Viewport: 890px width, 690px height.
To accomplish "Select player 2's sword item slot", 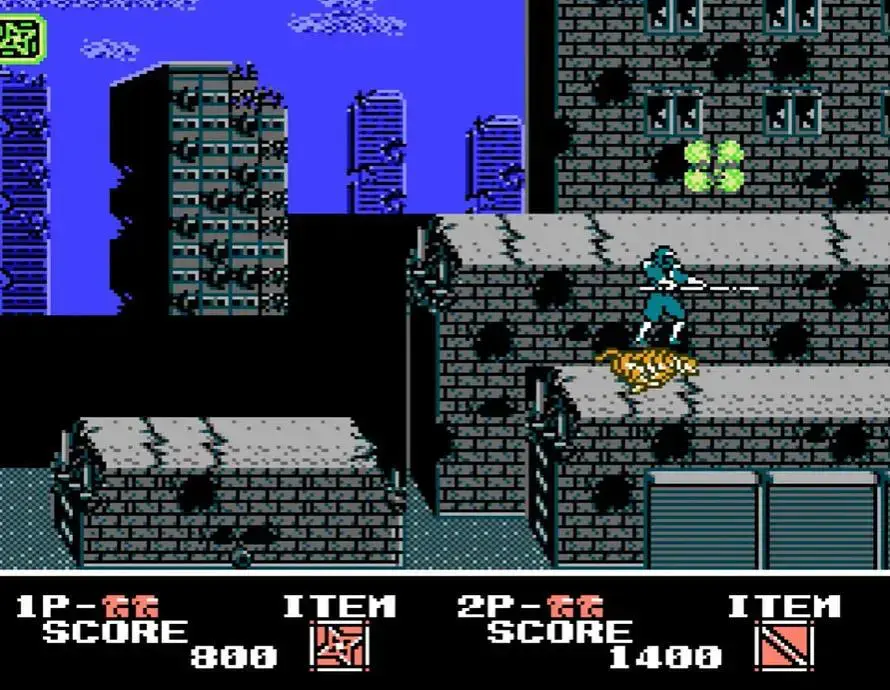I will (783, 646).
